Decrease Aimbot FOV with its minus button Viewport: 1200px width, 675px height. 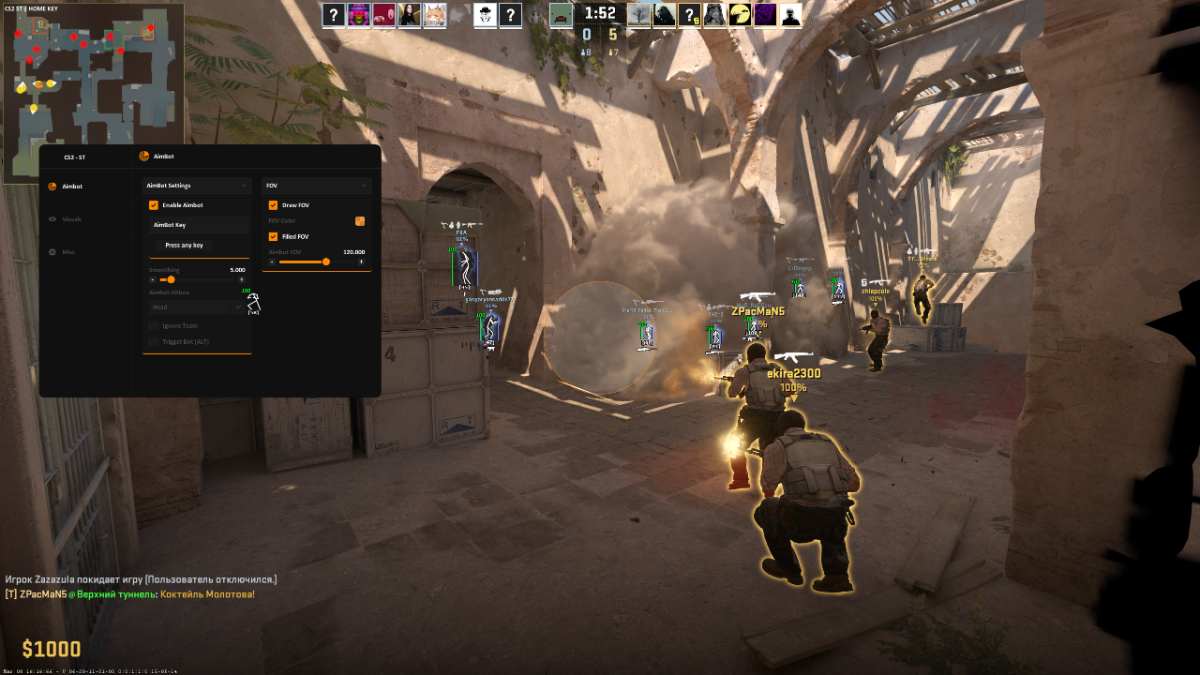[272, 262]
